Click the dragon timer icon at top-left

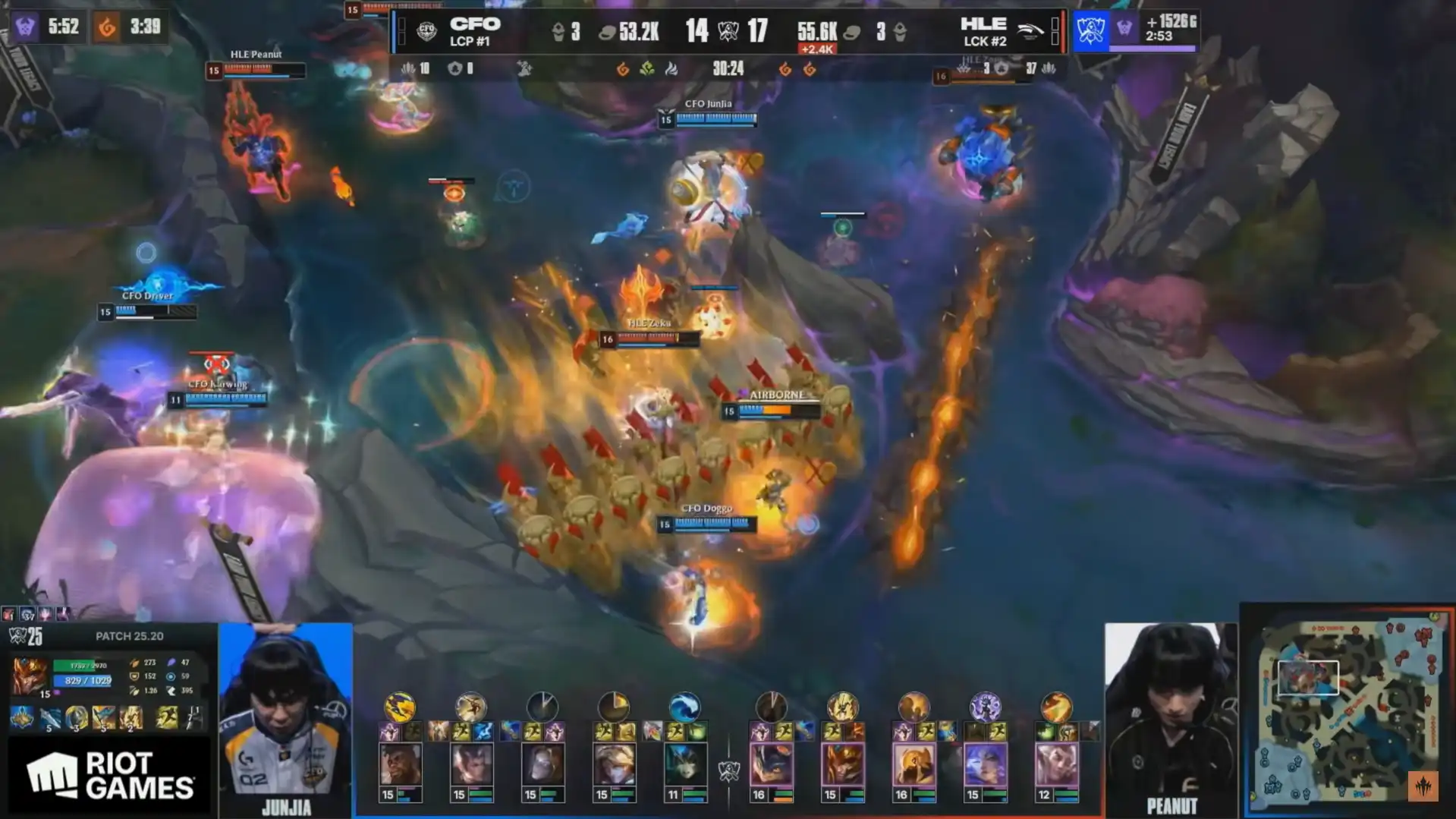coord(107,27)
